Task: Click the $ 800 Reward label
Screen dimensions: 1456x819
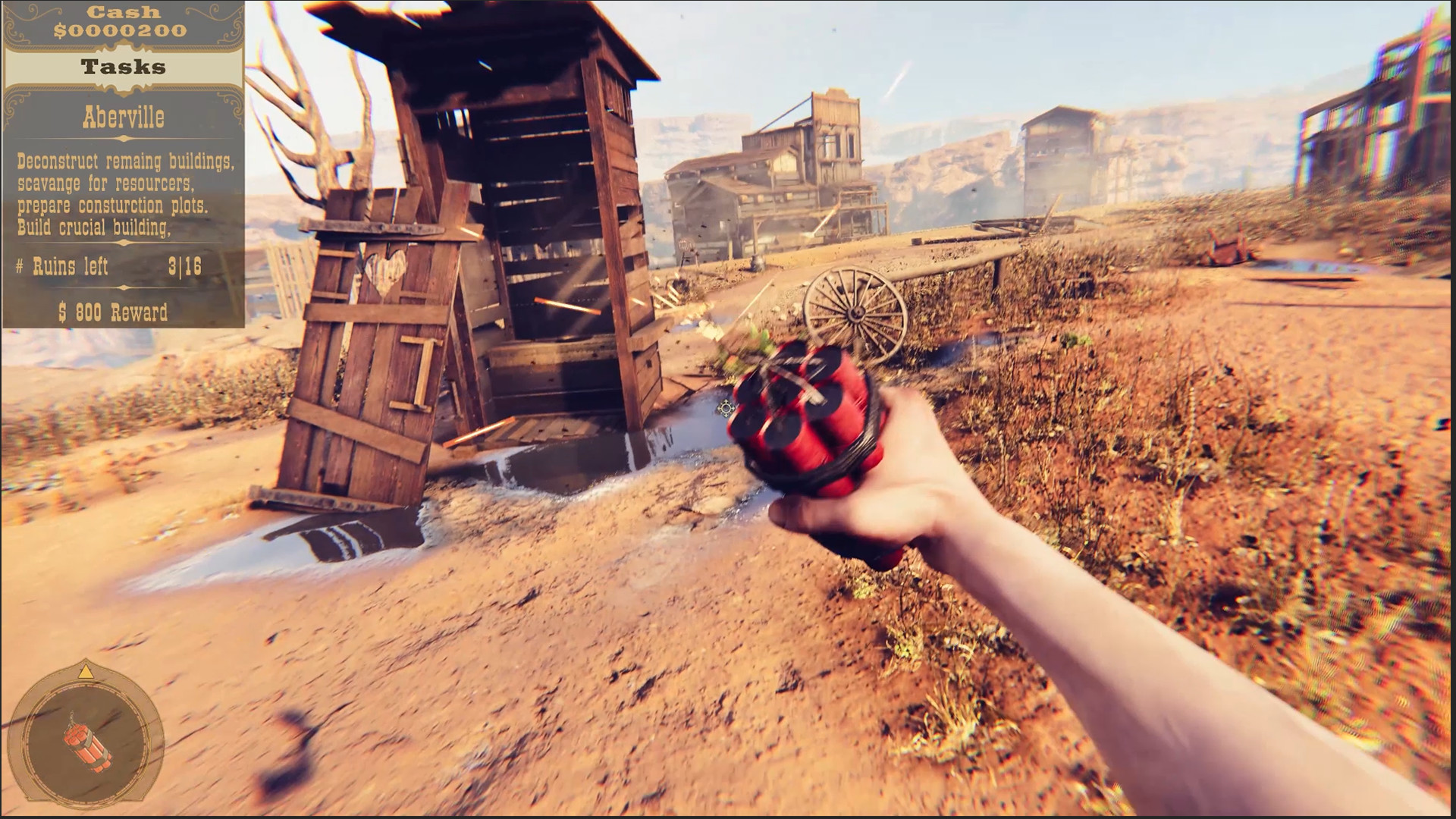Action: [112, 311]
